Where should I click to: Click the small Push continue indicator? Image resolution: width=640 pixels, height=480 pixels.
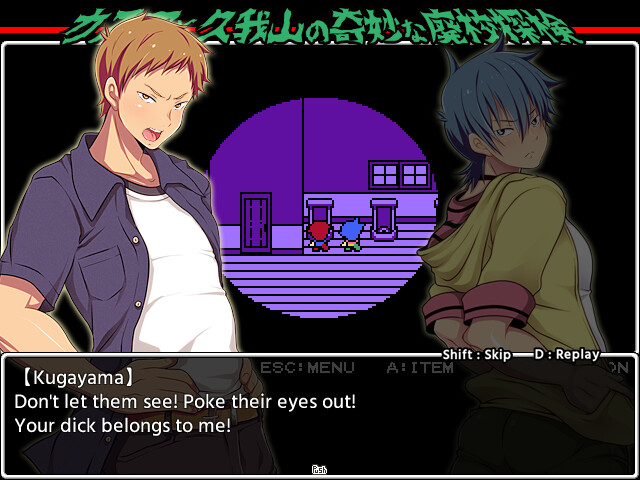click(320, 469)
